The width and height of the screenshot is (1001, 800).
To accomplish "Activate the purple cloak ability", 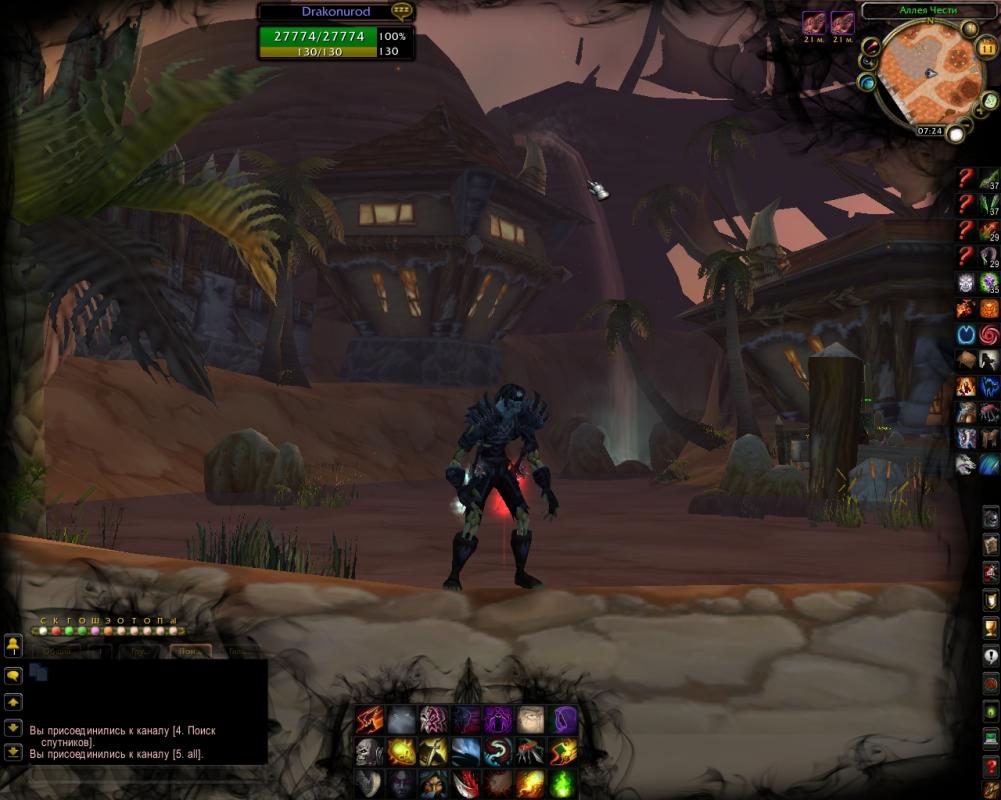I will pyautogui.click(x=563, y=719).
